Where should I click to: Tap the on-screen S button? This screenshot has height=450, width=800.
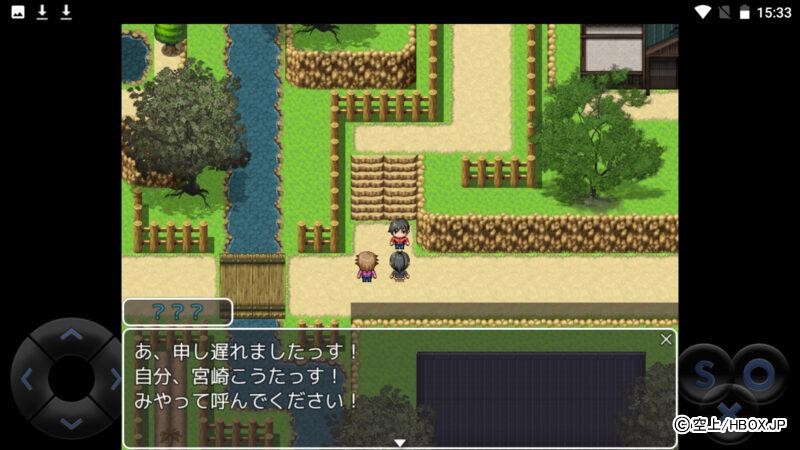pyautogui.click(x=704, y=375)
